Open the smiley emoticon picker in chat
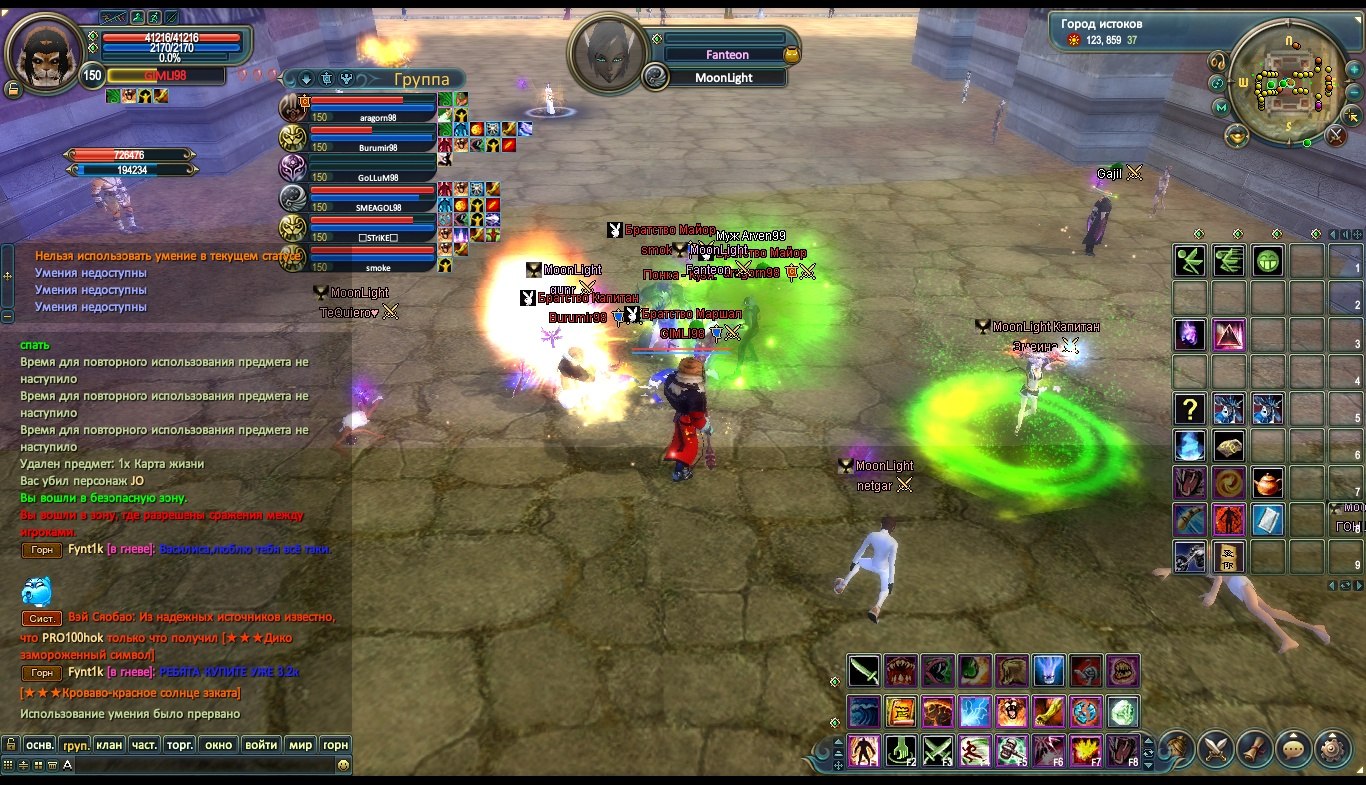This screenshot has height=785, width=1366. click(x=343, y=765)
